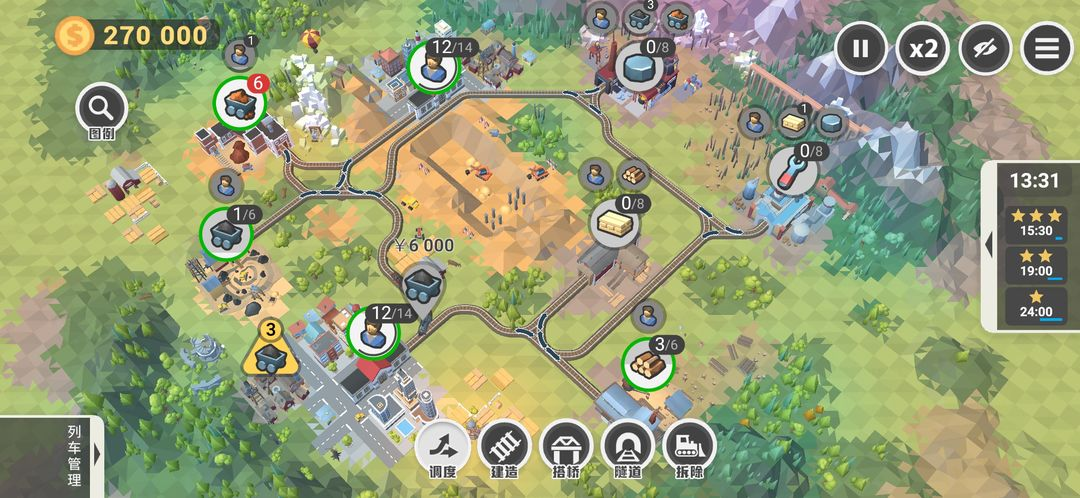Collapse the star timer panel arrow

(989, 245)
